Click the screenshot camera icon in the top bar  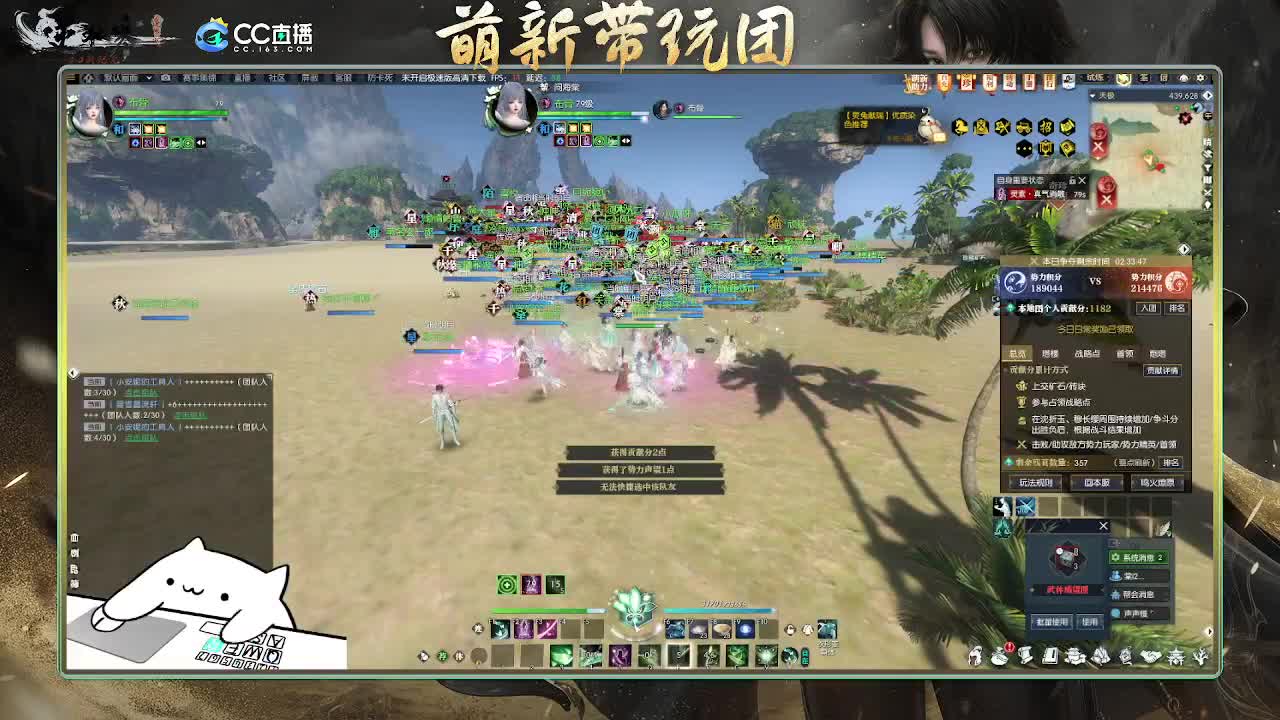coord(165,78)
